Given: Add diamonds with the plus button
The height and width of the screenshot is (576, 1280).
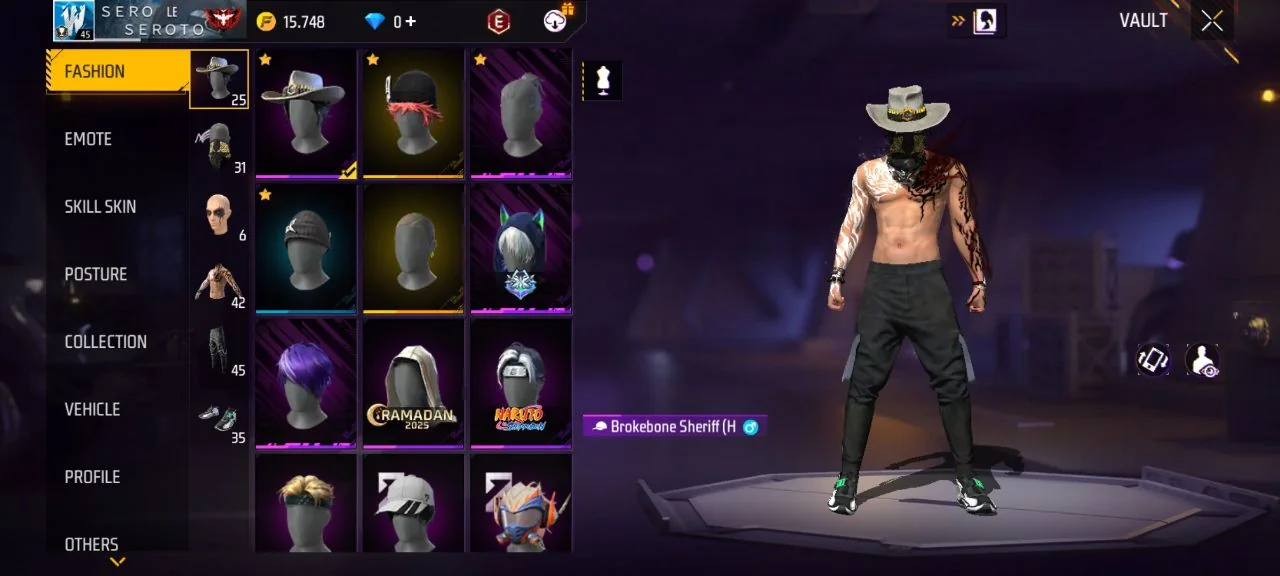Looking at the screenshot, I should click(x=410, y=21).
